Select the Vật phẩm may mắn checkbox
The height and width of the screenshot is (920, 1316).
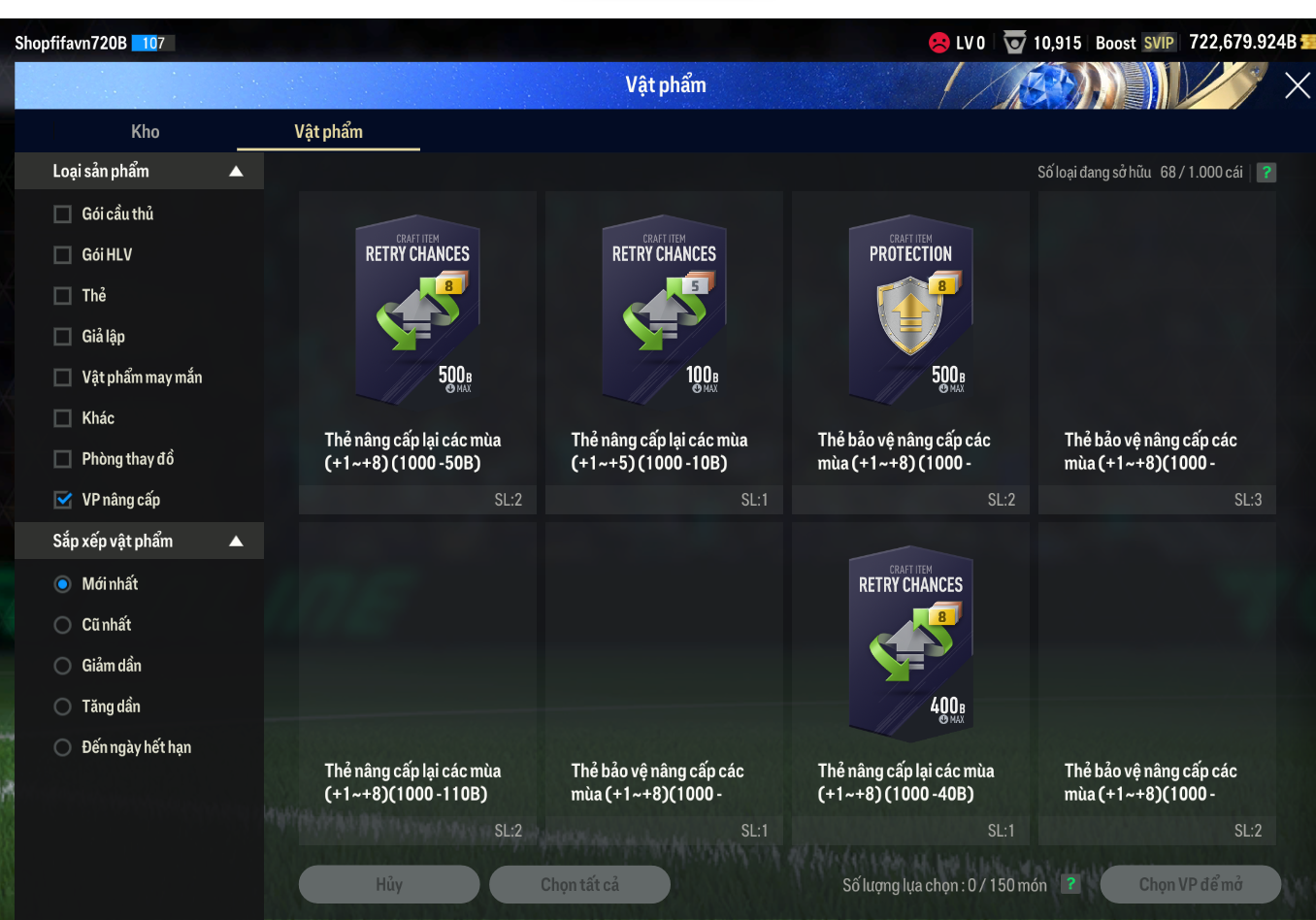click(63, 378)
